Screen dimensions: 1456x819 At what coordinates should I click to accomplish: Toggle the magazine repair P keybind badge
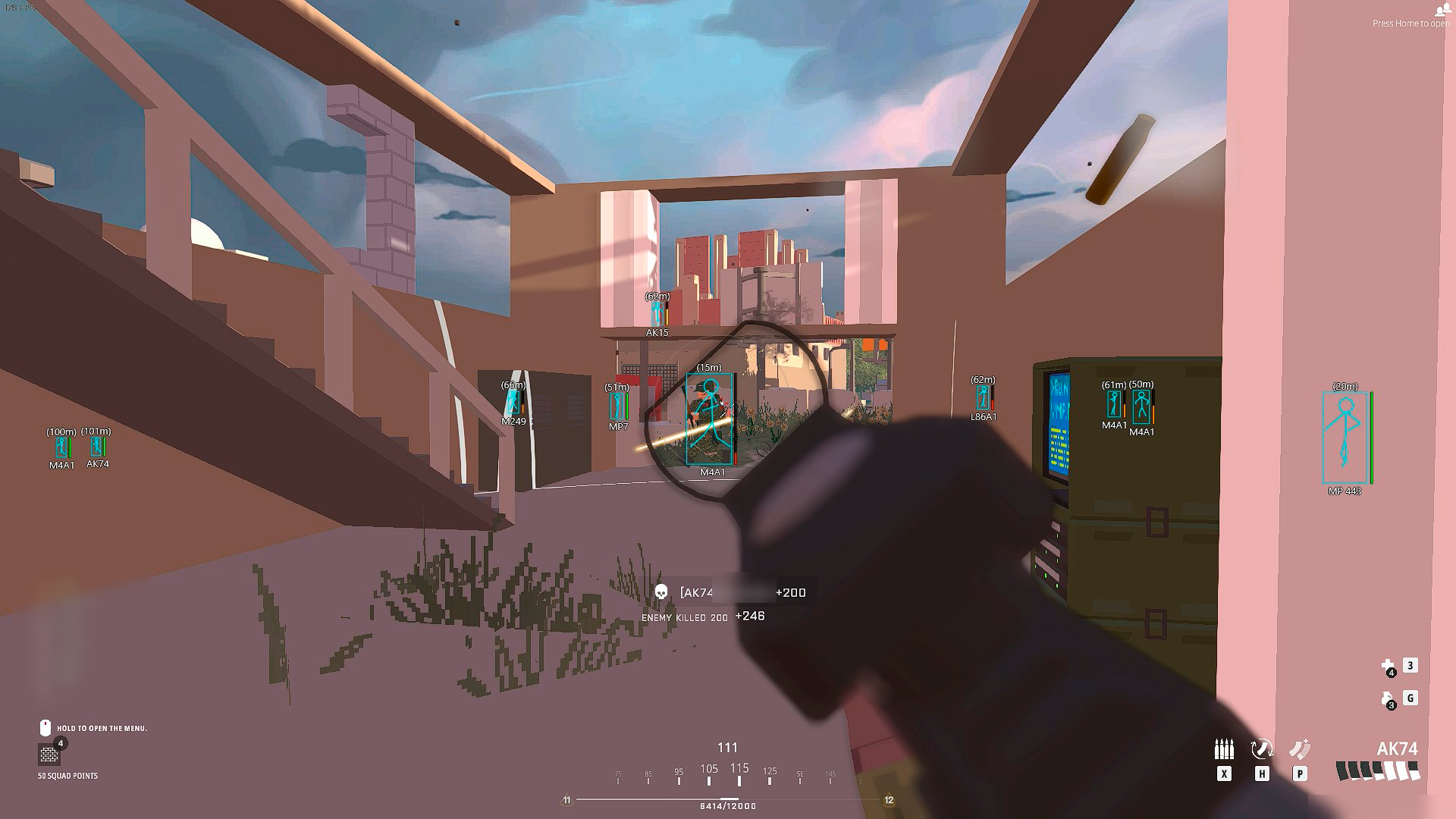click(1299, 773)
